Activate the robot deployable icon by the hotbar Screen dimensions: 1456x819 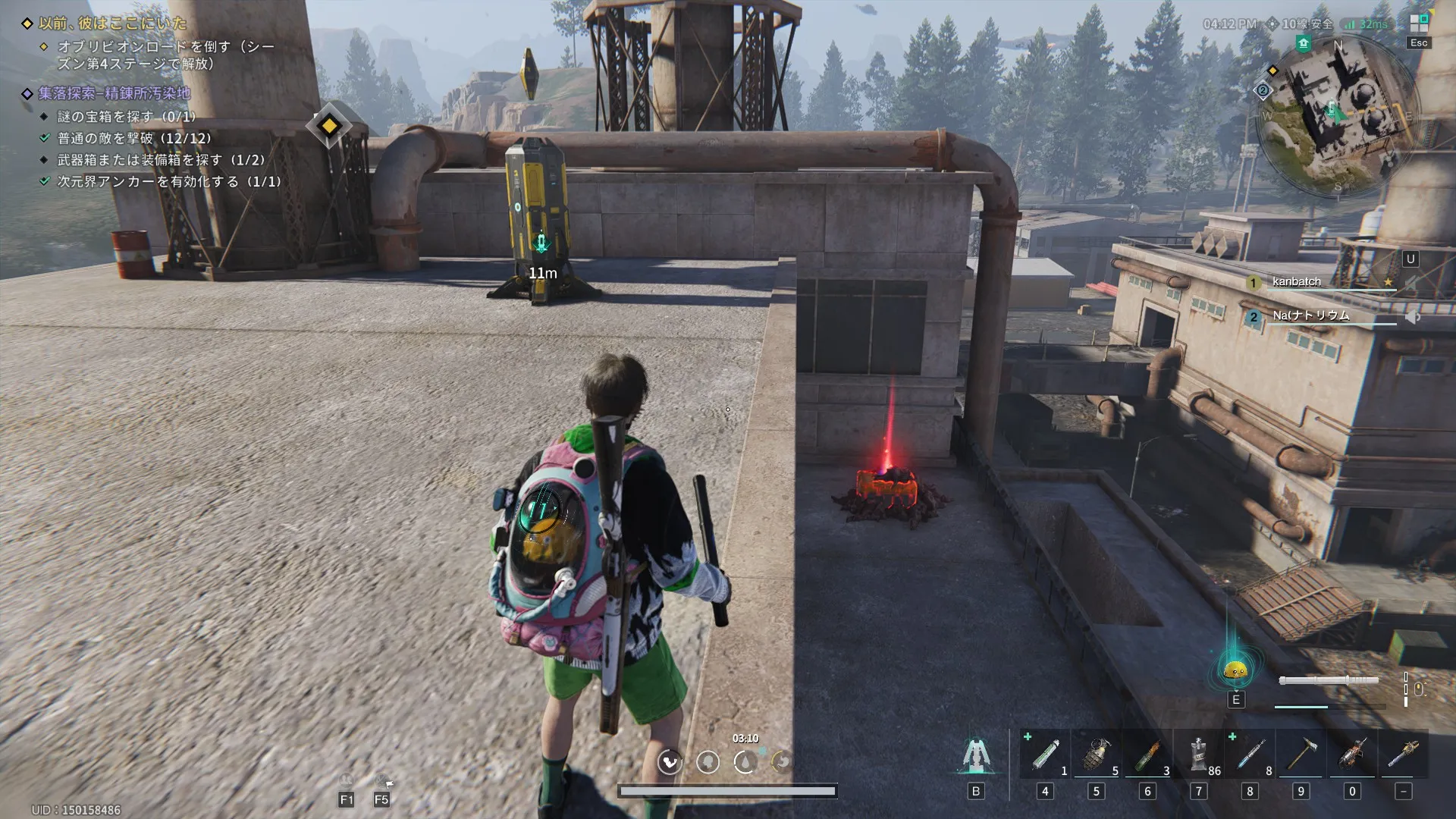975,755
